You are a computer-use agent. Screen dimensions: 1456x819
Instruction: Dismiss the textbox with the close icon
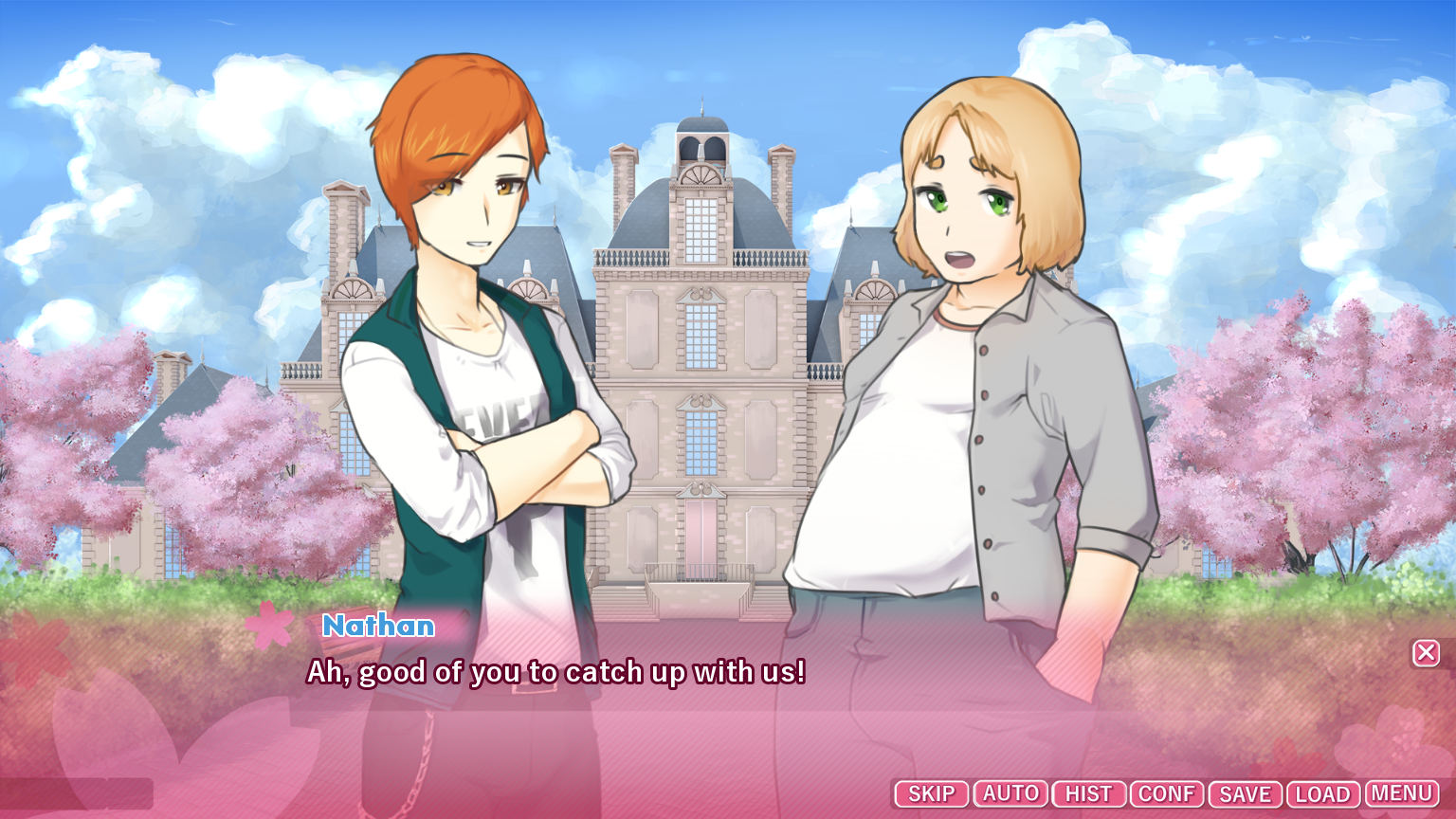click(1426, 652)
